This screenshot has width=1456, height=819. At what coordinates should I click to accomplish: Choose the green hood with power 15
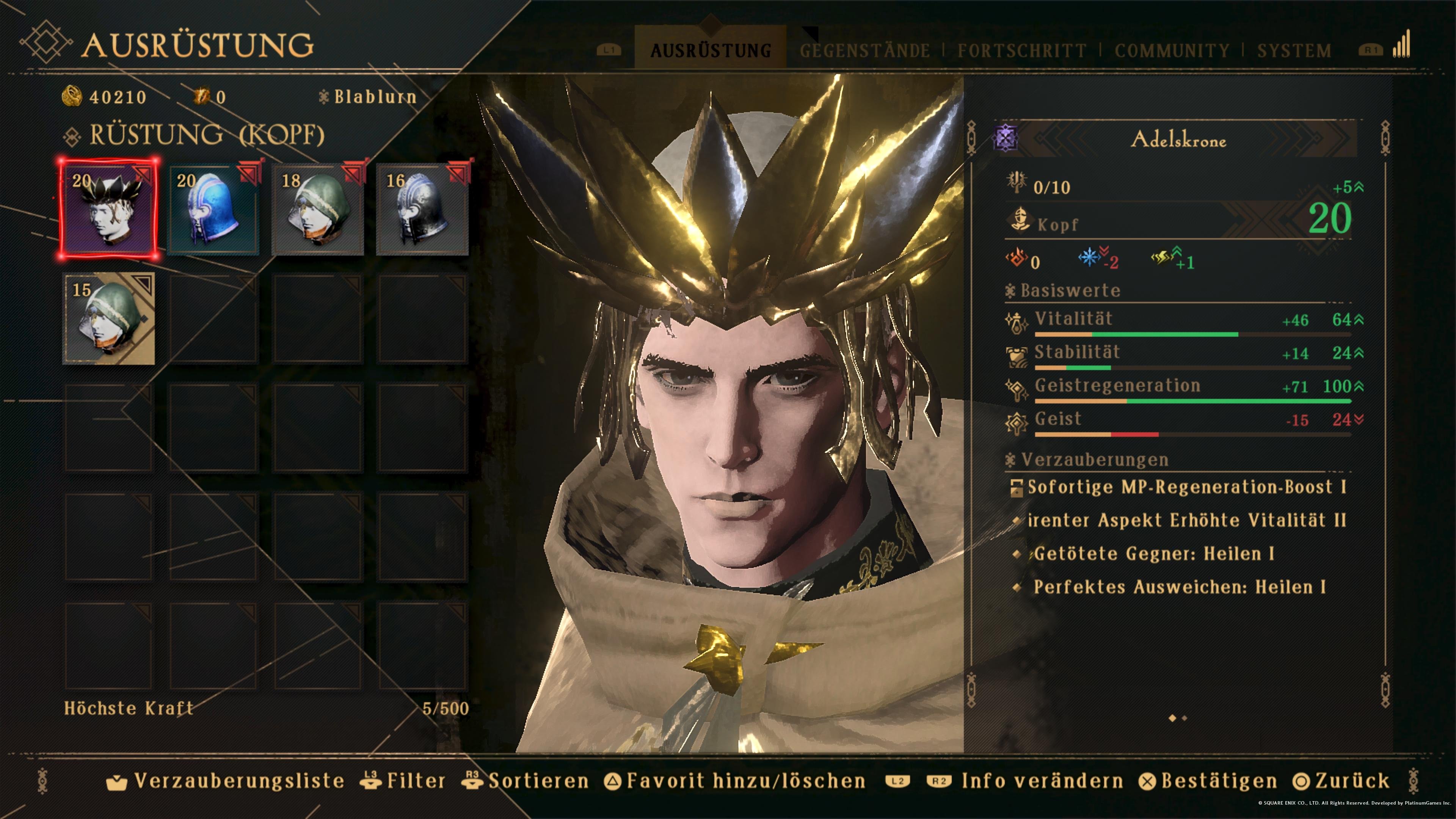coord(108,318)
